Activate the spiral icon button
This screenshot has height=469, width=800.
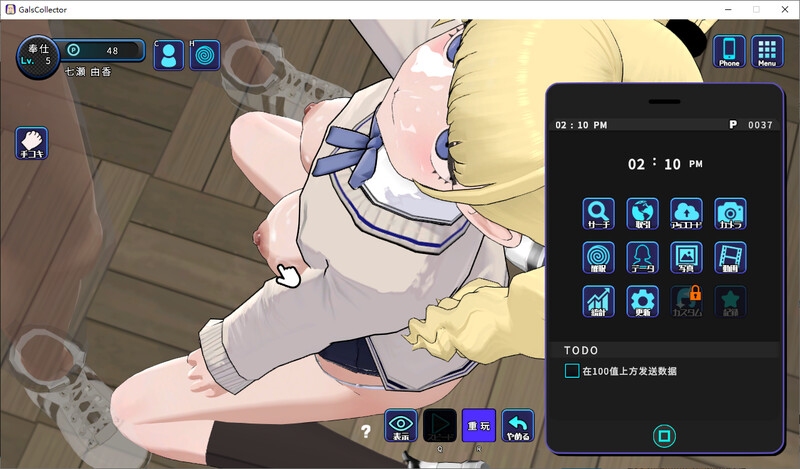click(206, 54)
